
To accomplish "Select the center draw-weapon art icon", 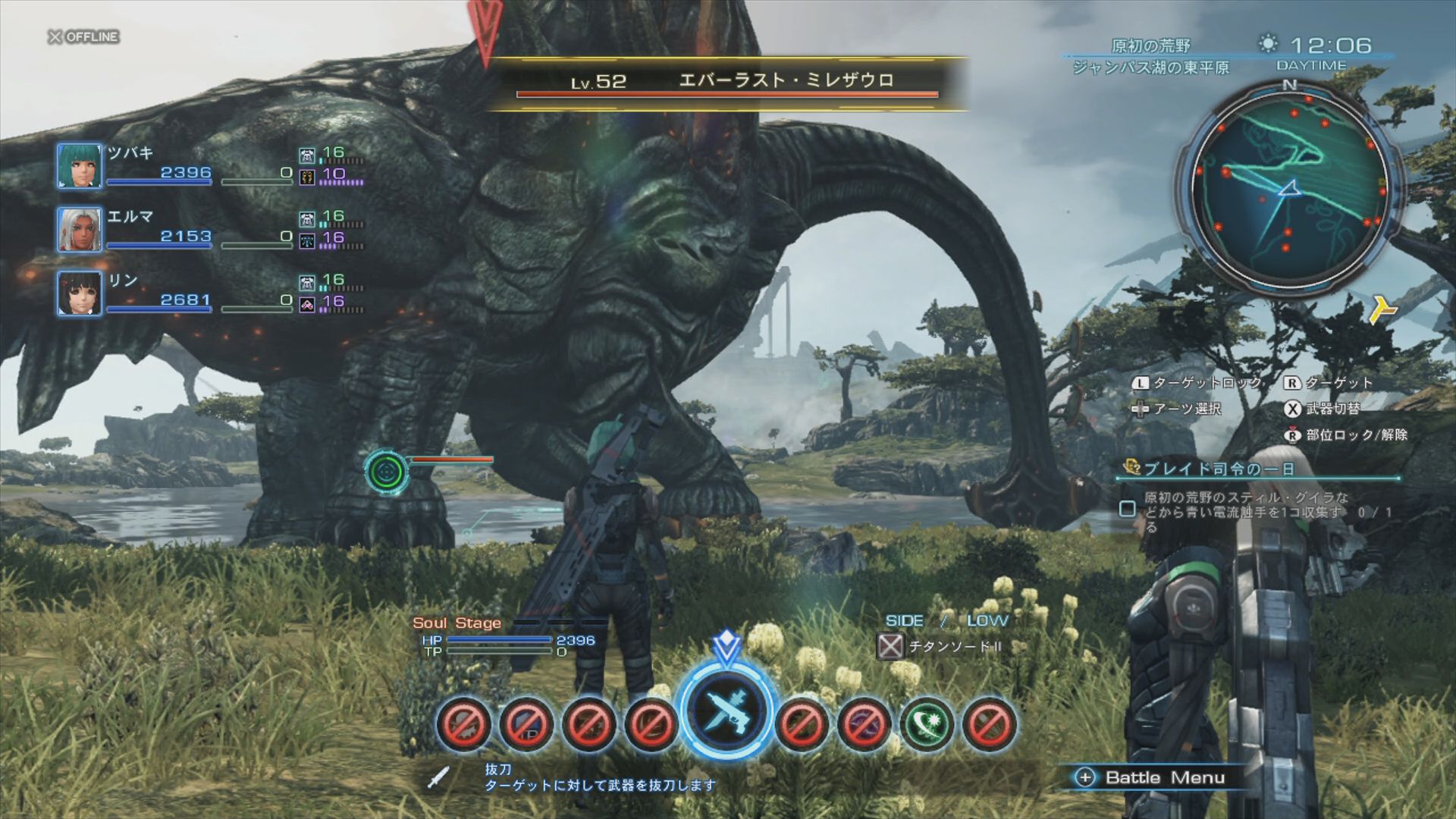I will 726,712.
